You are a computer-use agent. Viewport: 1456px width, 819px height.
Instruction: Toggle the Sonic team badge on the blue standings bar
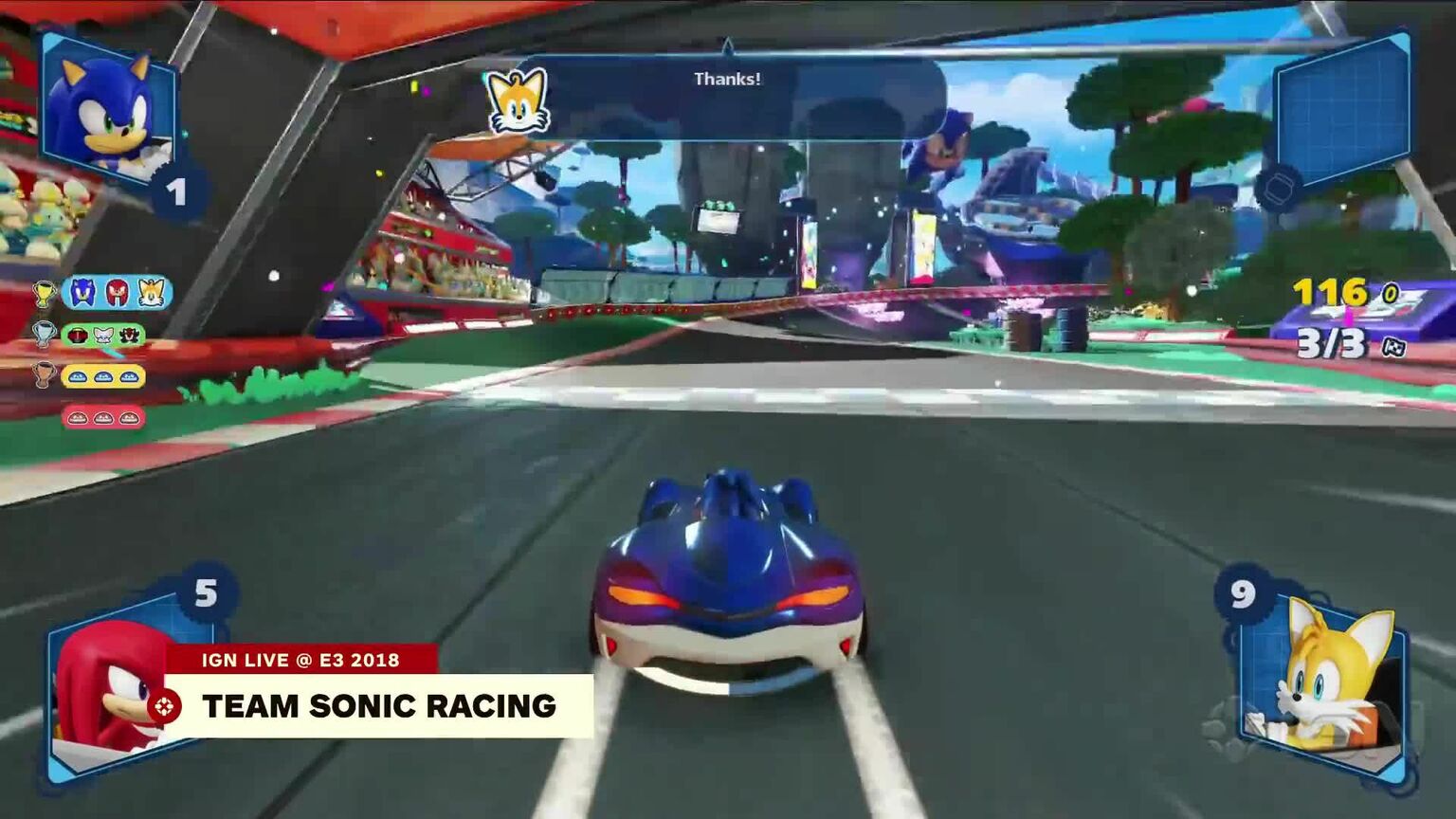[82, 292]
